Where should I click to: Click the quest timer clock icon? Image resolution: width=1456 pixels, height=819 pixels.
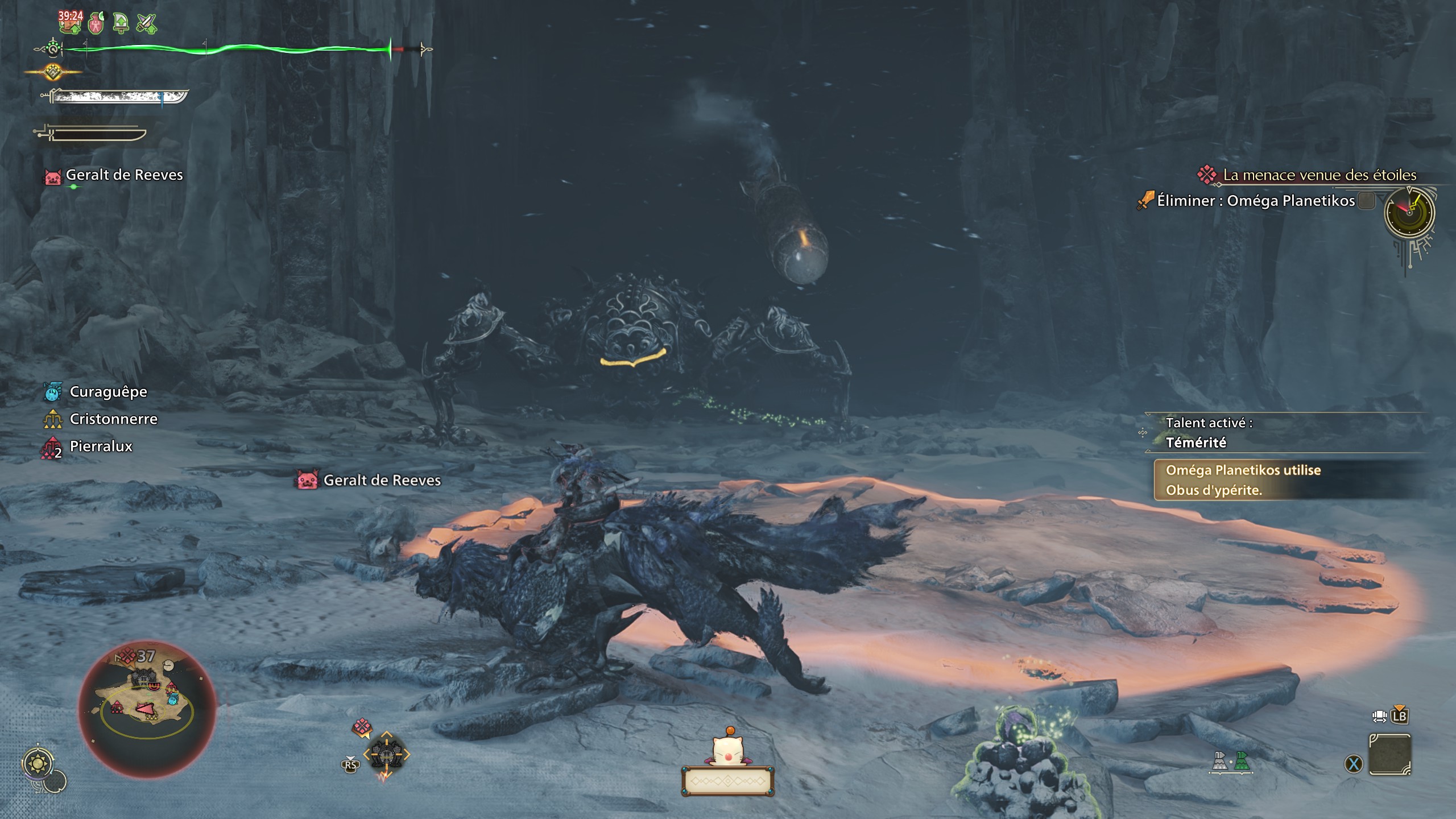tap(1409, 213)
